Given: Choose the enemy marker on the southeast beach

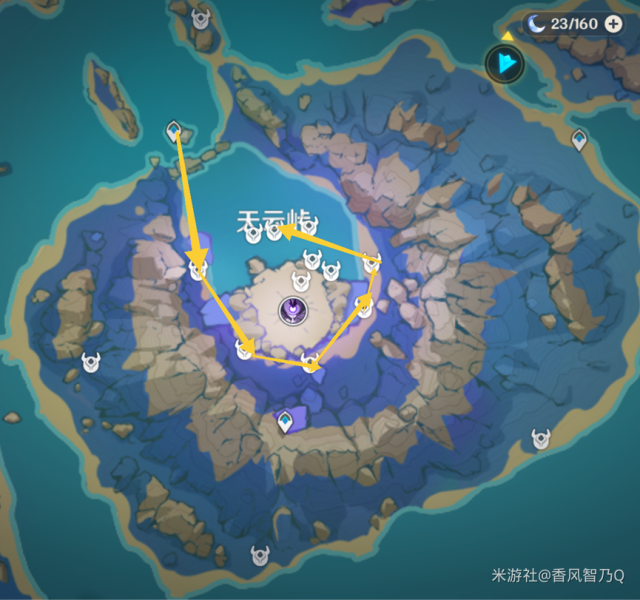Looking at the screenshot, I should pyautogui.click(x=542, y=438).
